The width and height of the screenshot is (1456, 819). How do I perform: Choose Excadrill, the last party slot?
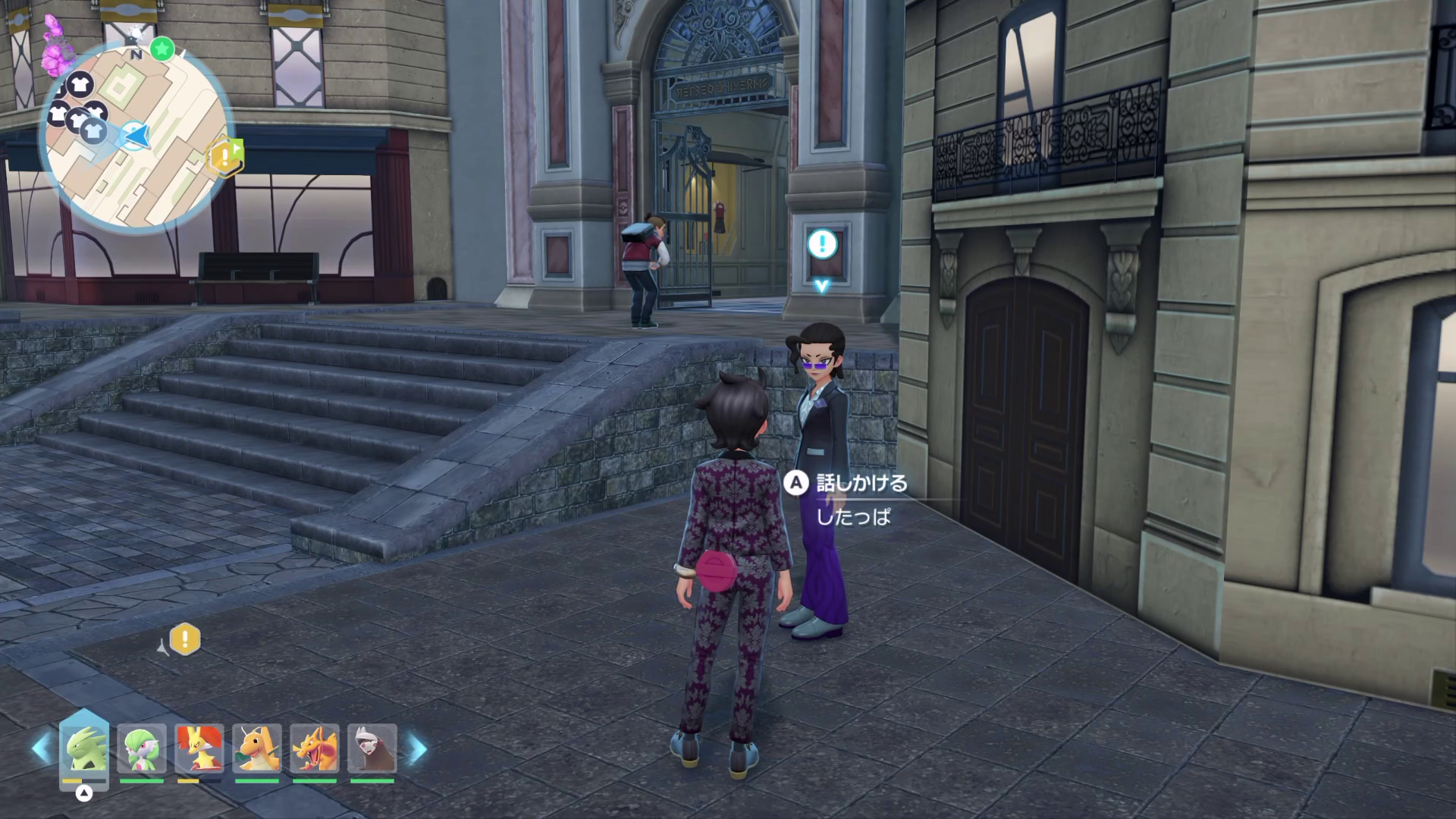pos(372,748)
